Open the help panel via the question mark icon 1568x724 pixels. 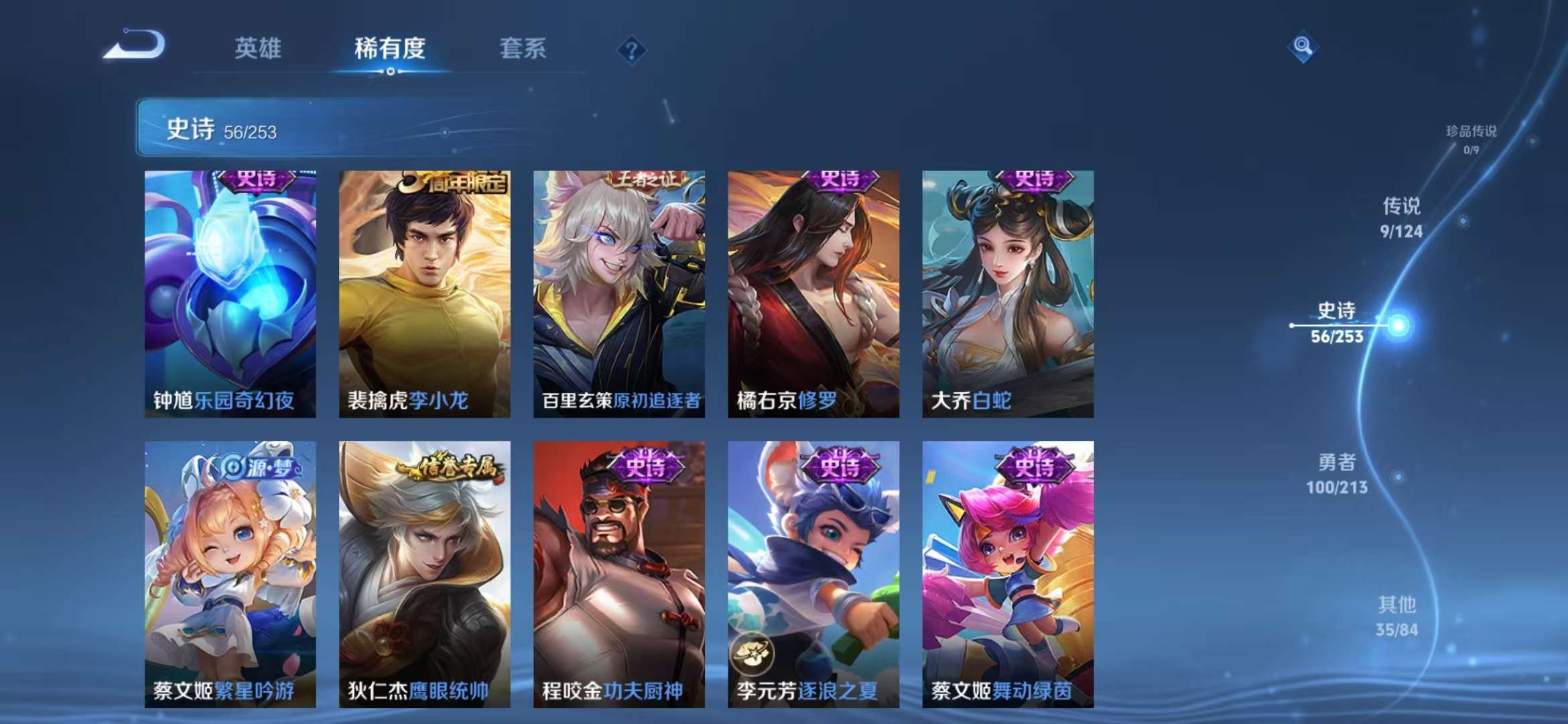(633, 48)
